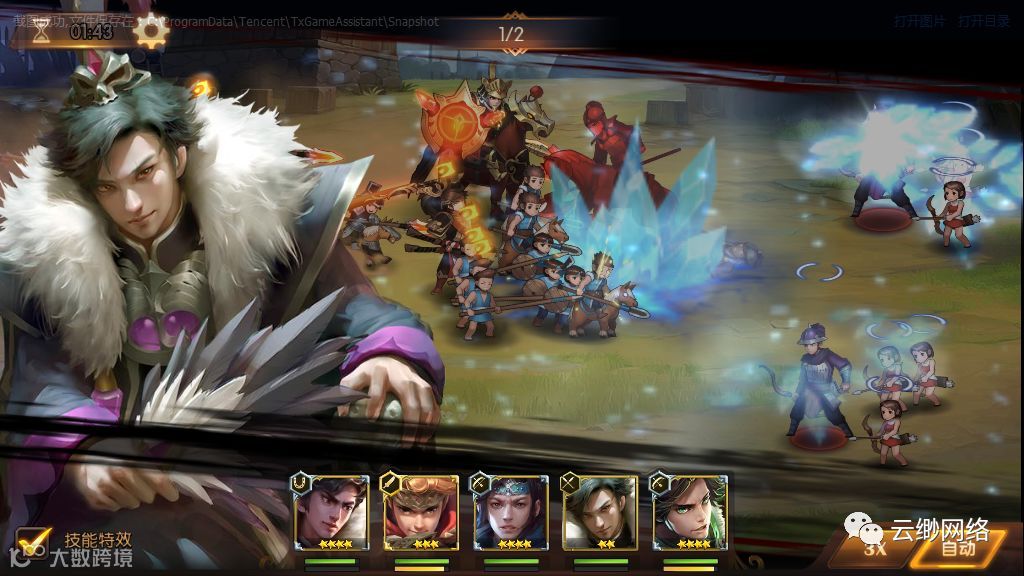The width and height of the screenshot is (1024, 576).
Task: Select the two-star hero with crossed swords
Action: point(598,512)
